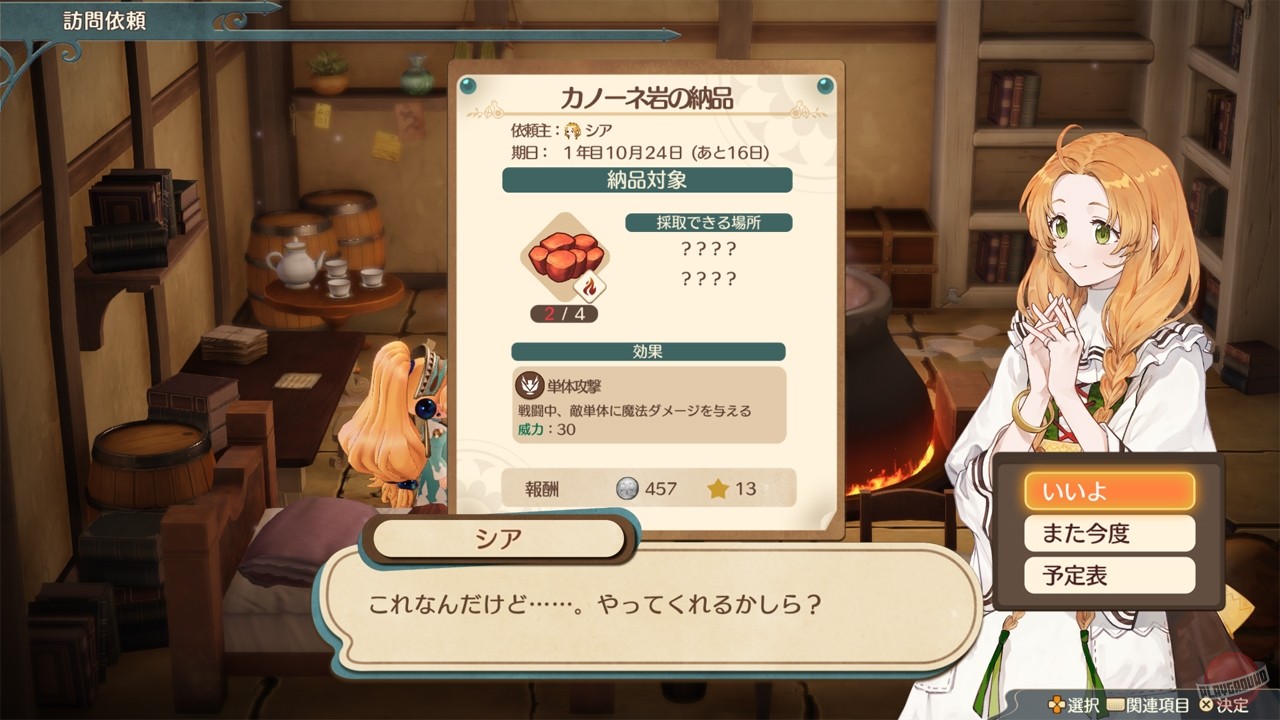Click the 2/4 delivery progress counter
Image resolution: width=1280 pixels, height=720 pixels.
click(x=564, y=314)
